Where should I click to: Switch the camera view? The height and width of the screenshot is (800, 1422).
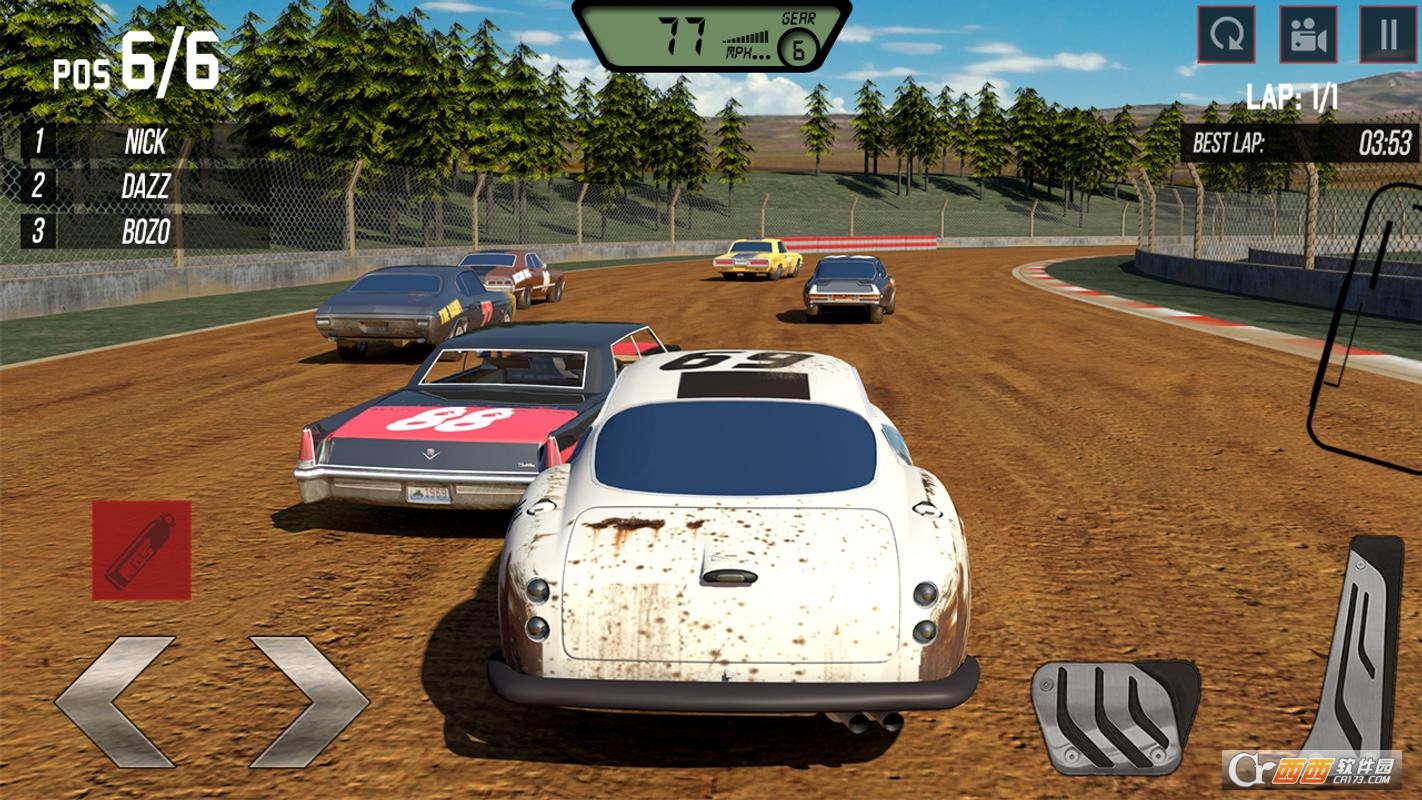tap(1307, 36)
